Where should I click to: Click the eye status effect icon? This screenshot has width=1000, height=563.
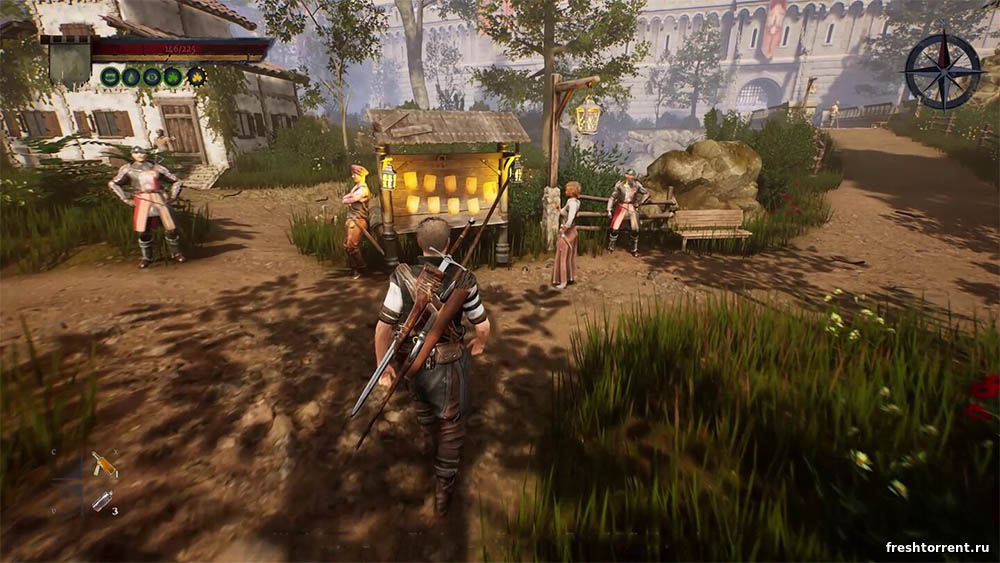[x=153, y=76]
